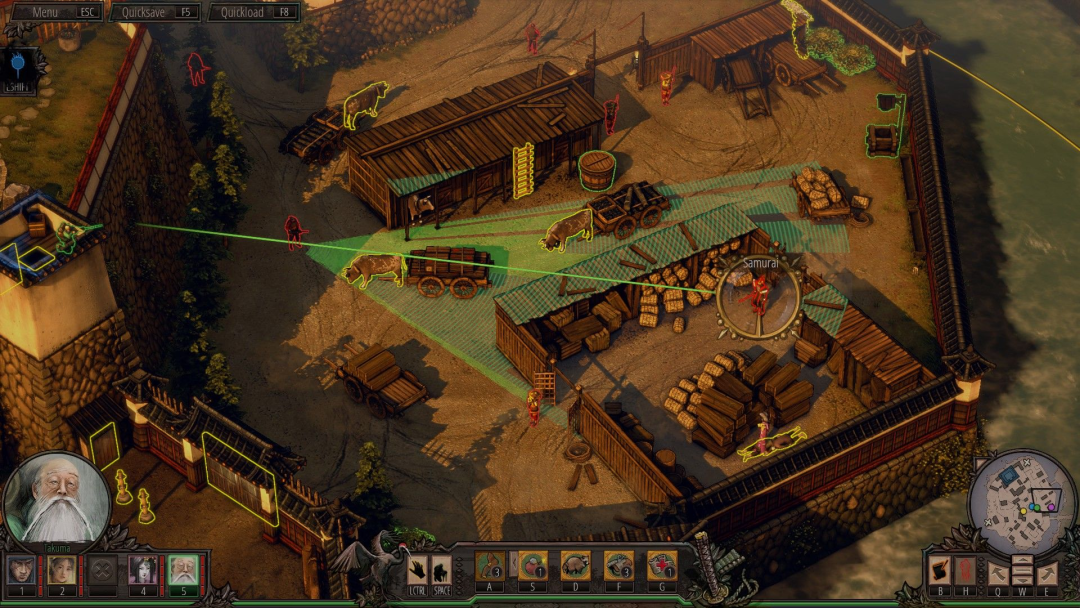The width and height of the screenshot is (1080, 608).
Task: Use the medkit healing item
Action: coord(661,567)
